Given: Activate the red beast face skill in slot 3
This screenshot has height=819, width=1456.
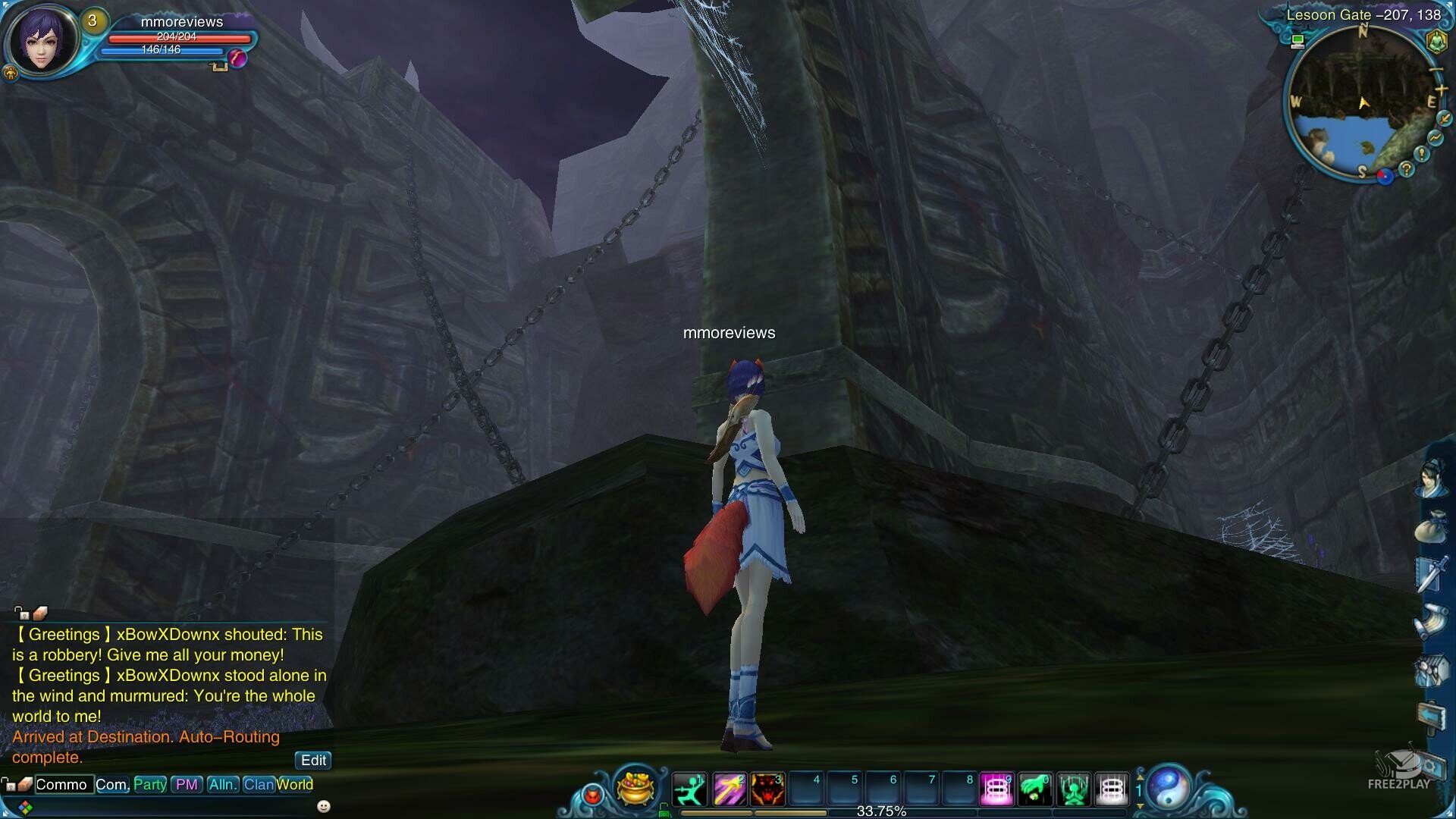Looking at the screenshot, I should pos(767,789).
